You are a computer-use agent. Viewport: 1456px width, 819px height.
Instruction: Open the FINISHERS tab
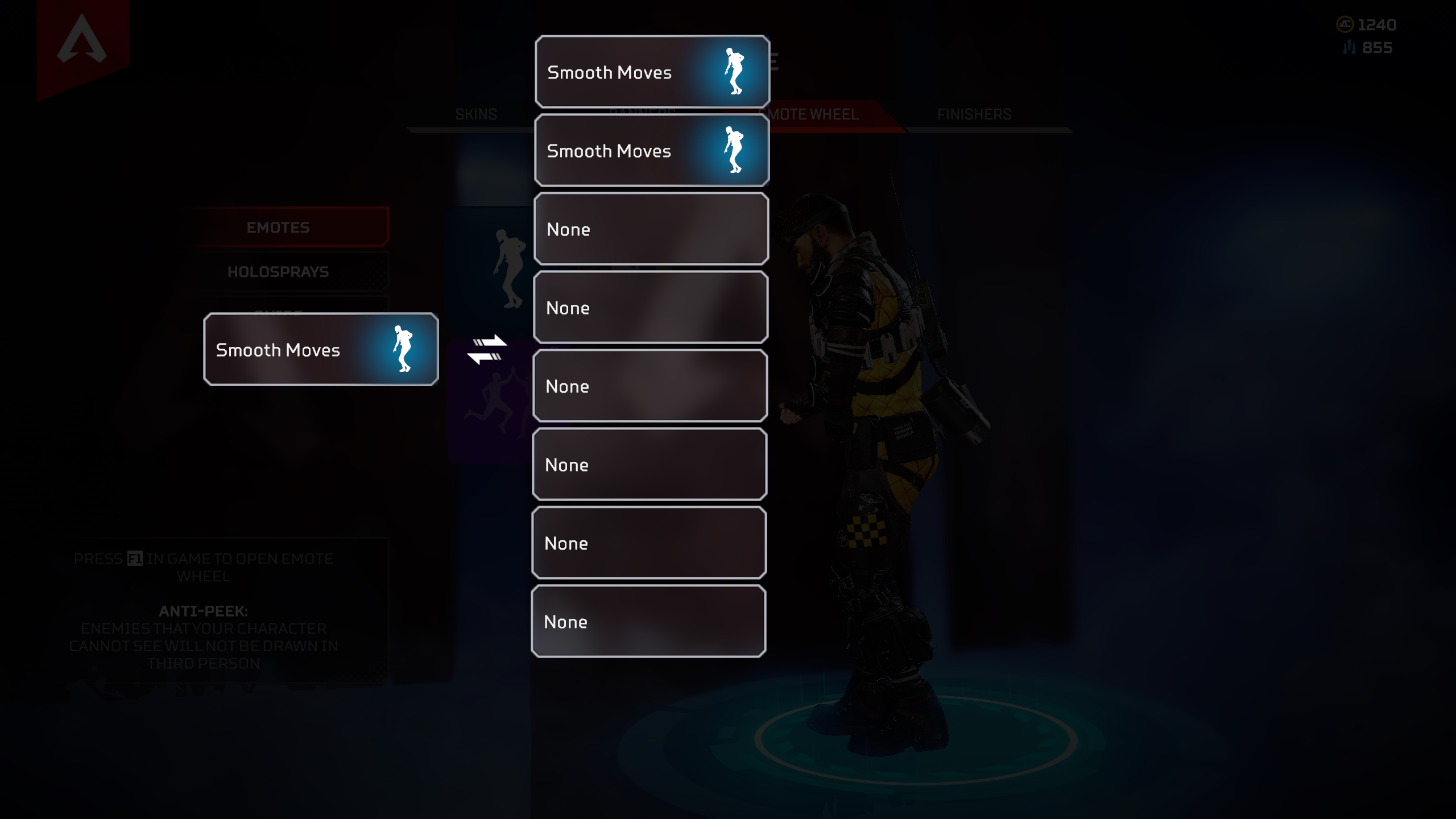click(974, 114)
